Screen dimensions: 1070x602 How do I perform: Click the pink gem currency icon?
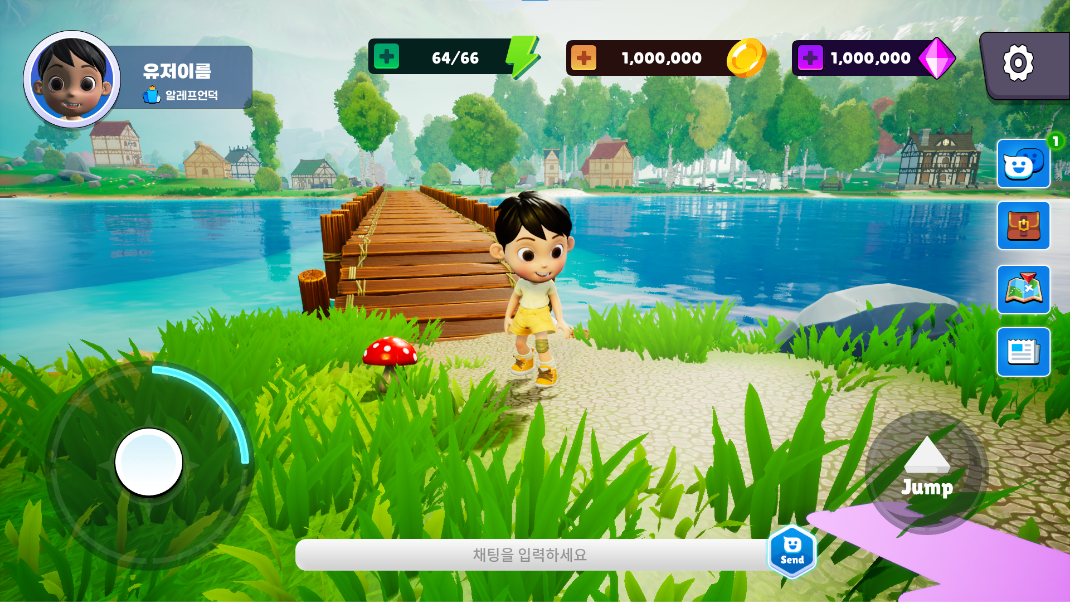937,58
